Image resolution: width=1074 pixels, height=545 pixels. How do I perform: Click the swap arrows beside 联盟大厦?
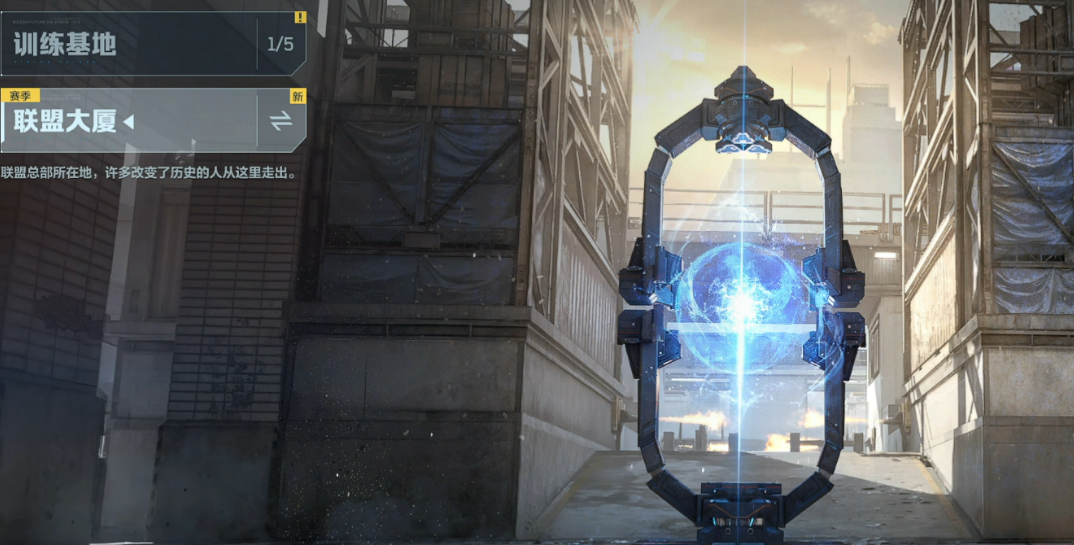tap(281, 121)
